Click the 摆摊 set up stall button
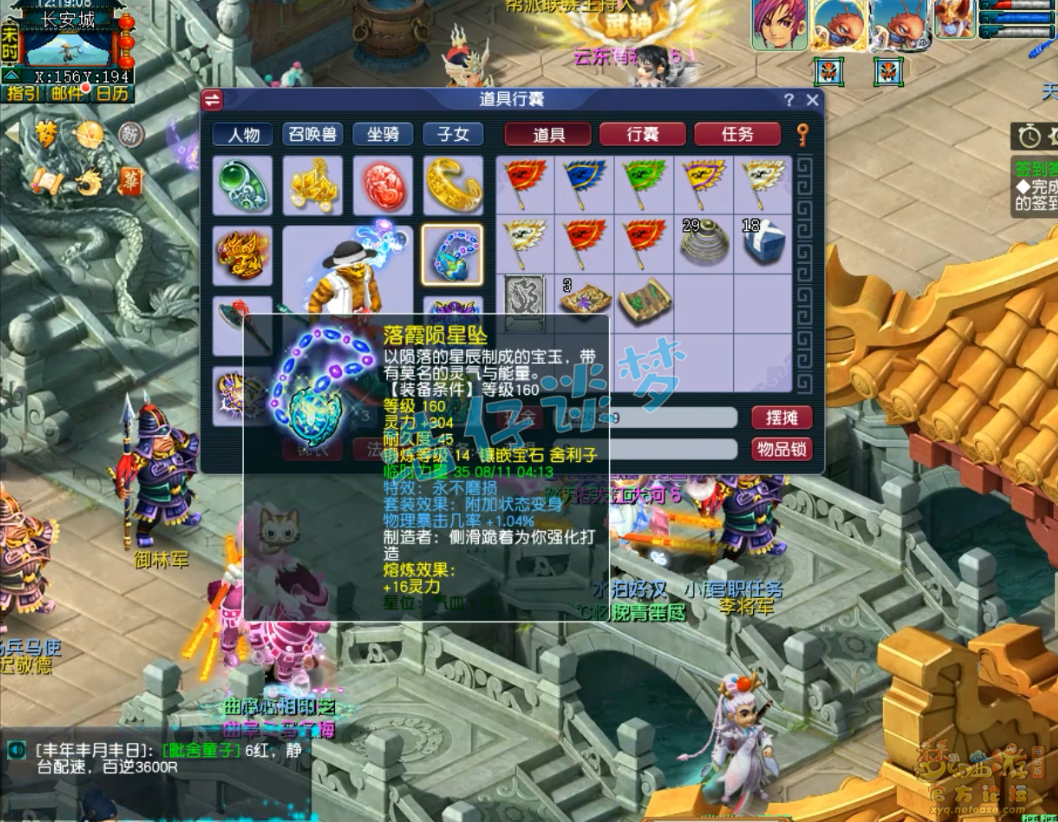 click(781, 417)
